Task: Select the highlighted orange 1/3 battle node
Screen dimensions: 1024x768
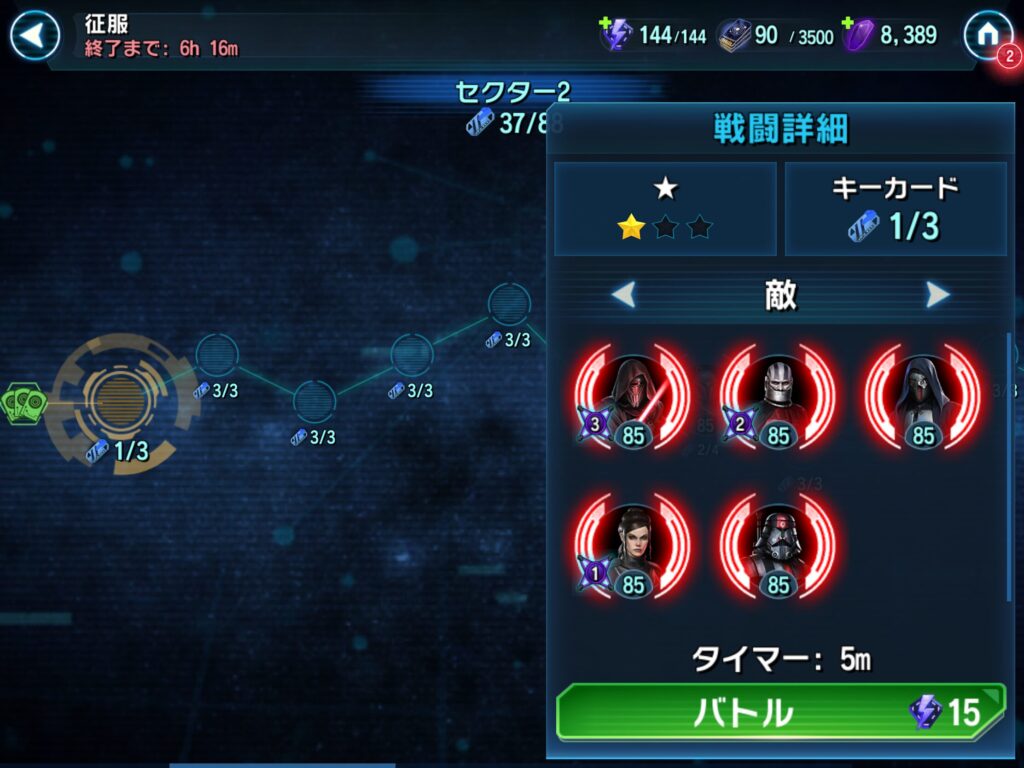Action: coord(119,400)
